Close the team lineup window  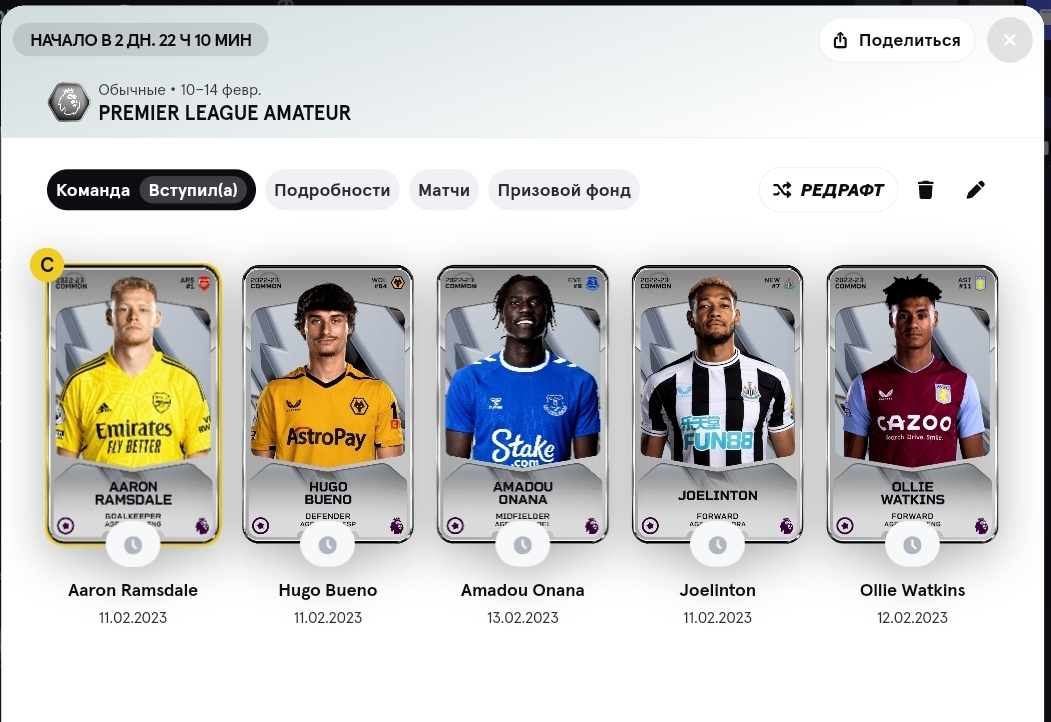point(1009,40)
